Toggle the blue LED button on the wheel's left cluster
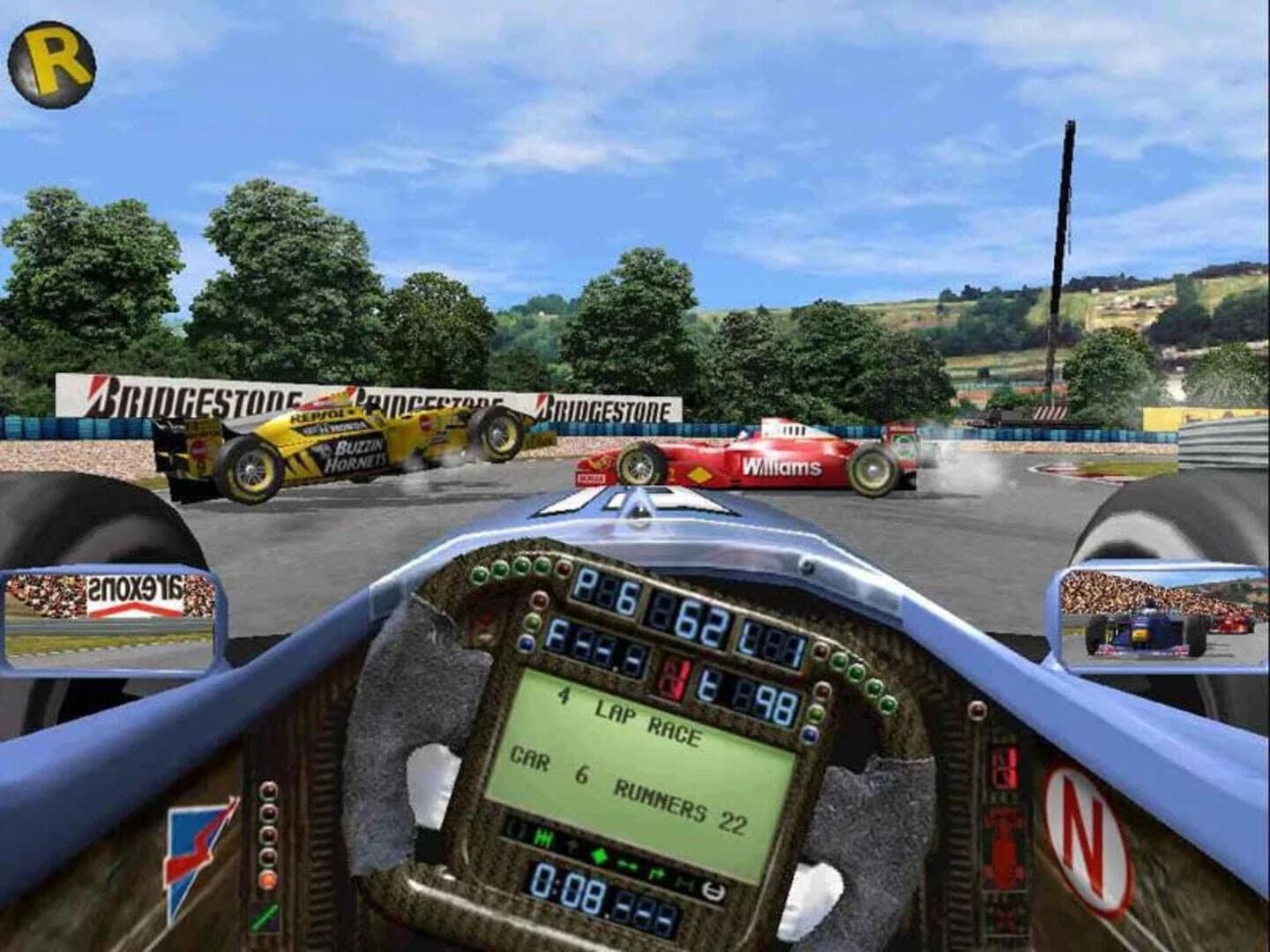This screenshot has width=1270, height=952. click(x=527, y=644)
